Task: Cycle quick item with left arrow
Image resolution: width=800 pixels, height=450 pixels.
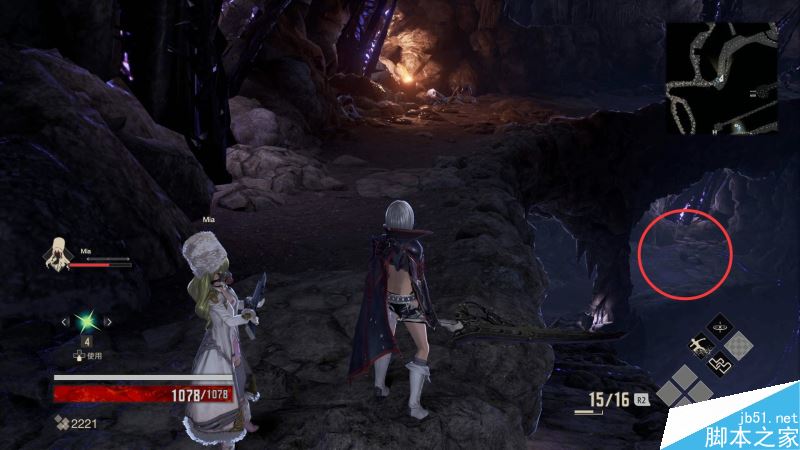Action: tap(65, 321)
